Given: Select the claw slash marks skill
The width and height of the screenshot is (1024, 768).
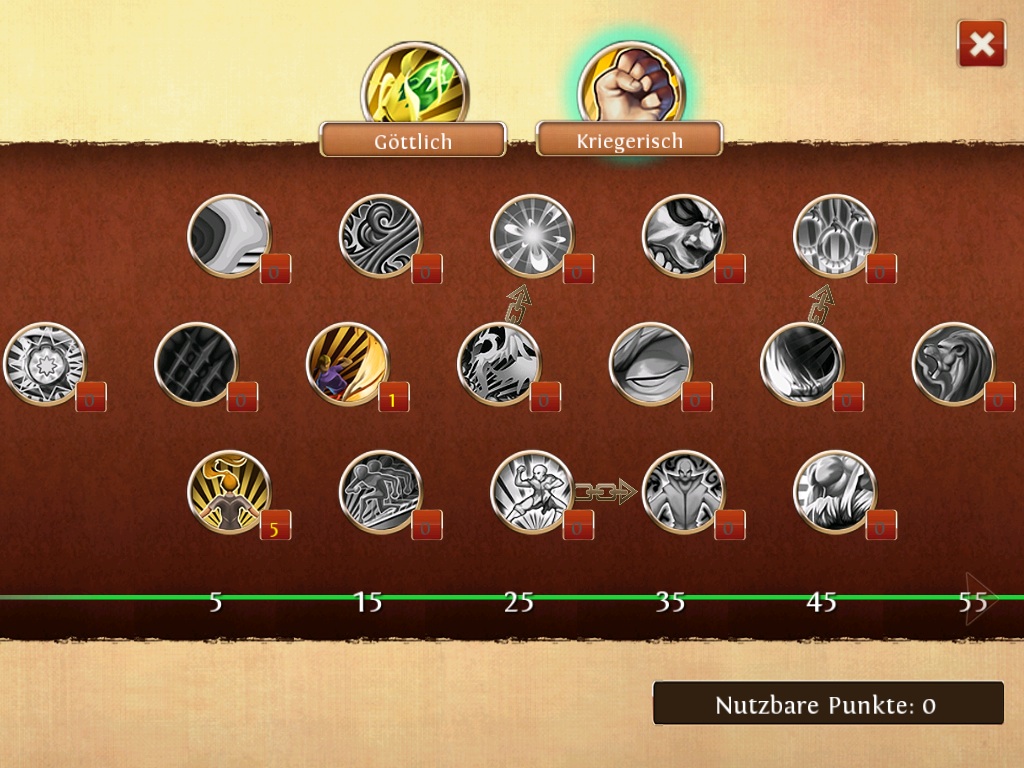Looking at the screenshot, I should point(196,364).
